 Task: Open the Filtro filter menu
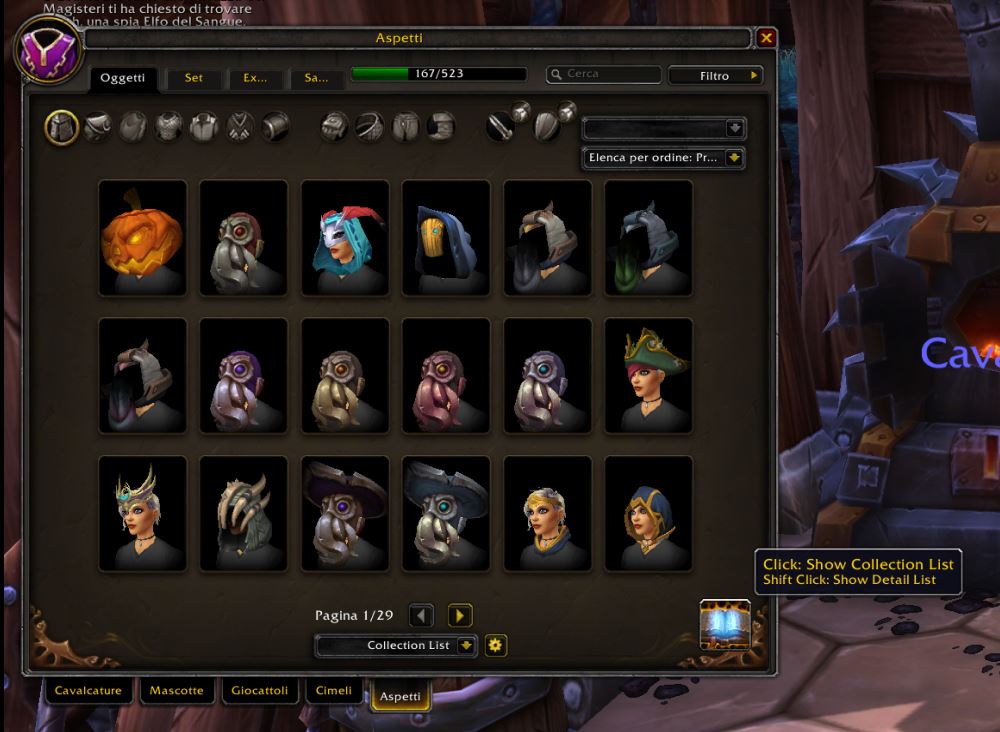point(715,75)
